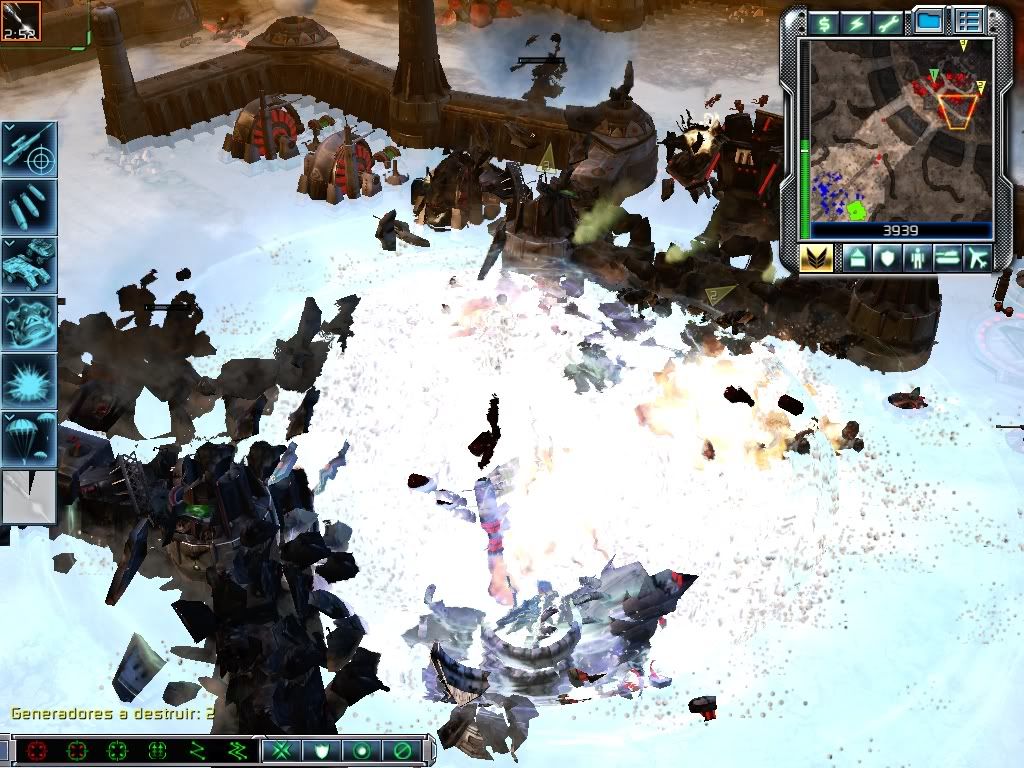Launch the bomb strike support power
The image size is (1024, 768).
click(29, 206)
